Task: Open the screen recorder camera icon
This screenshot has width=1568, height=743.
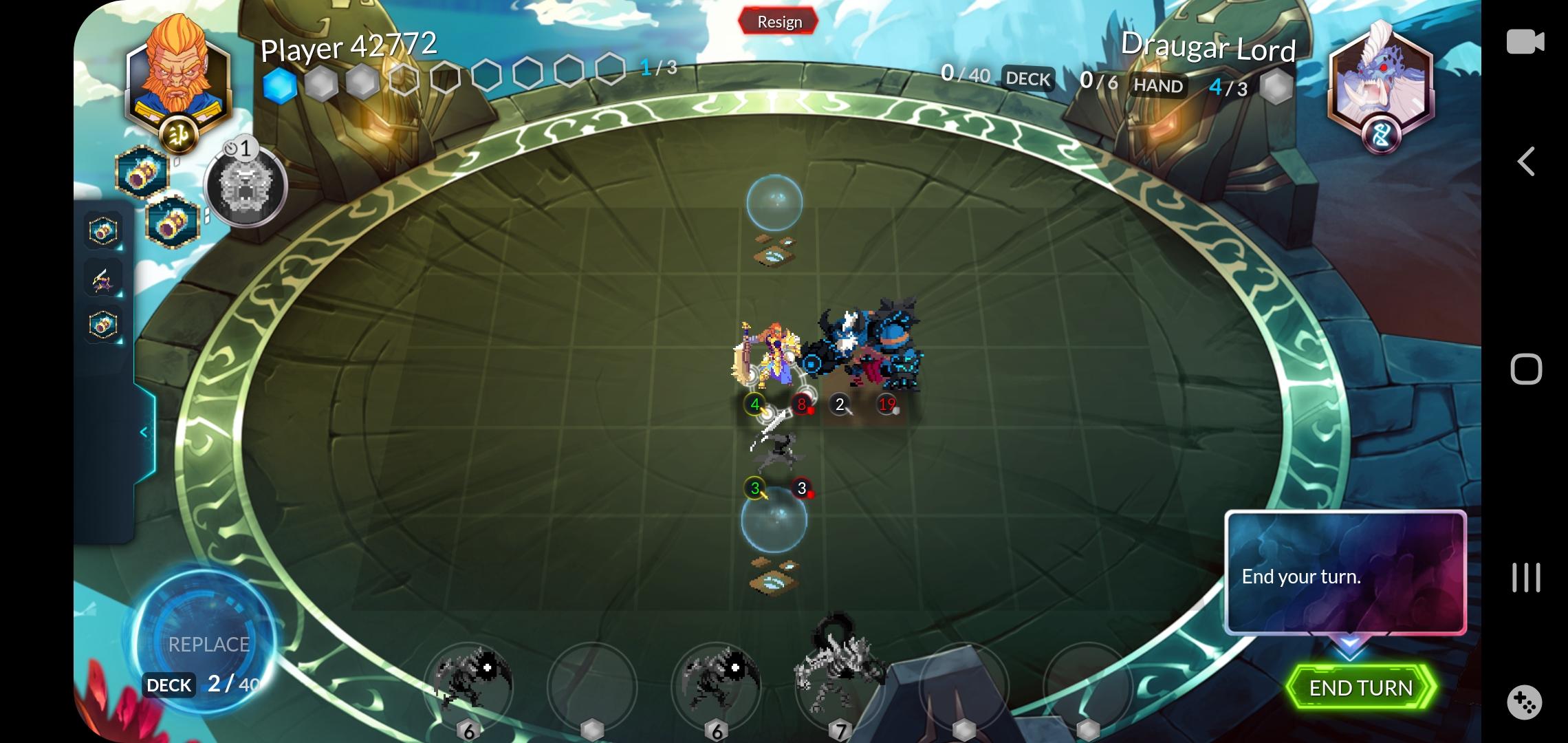Action: [x=1527, y=43]
